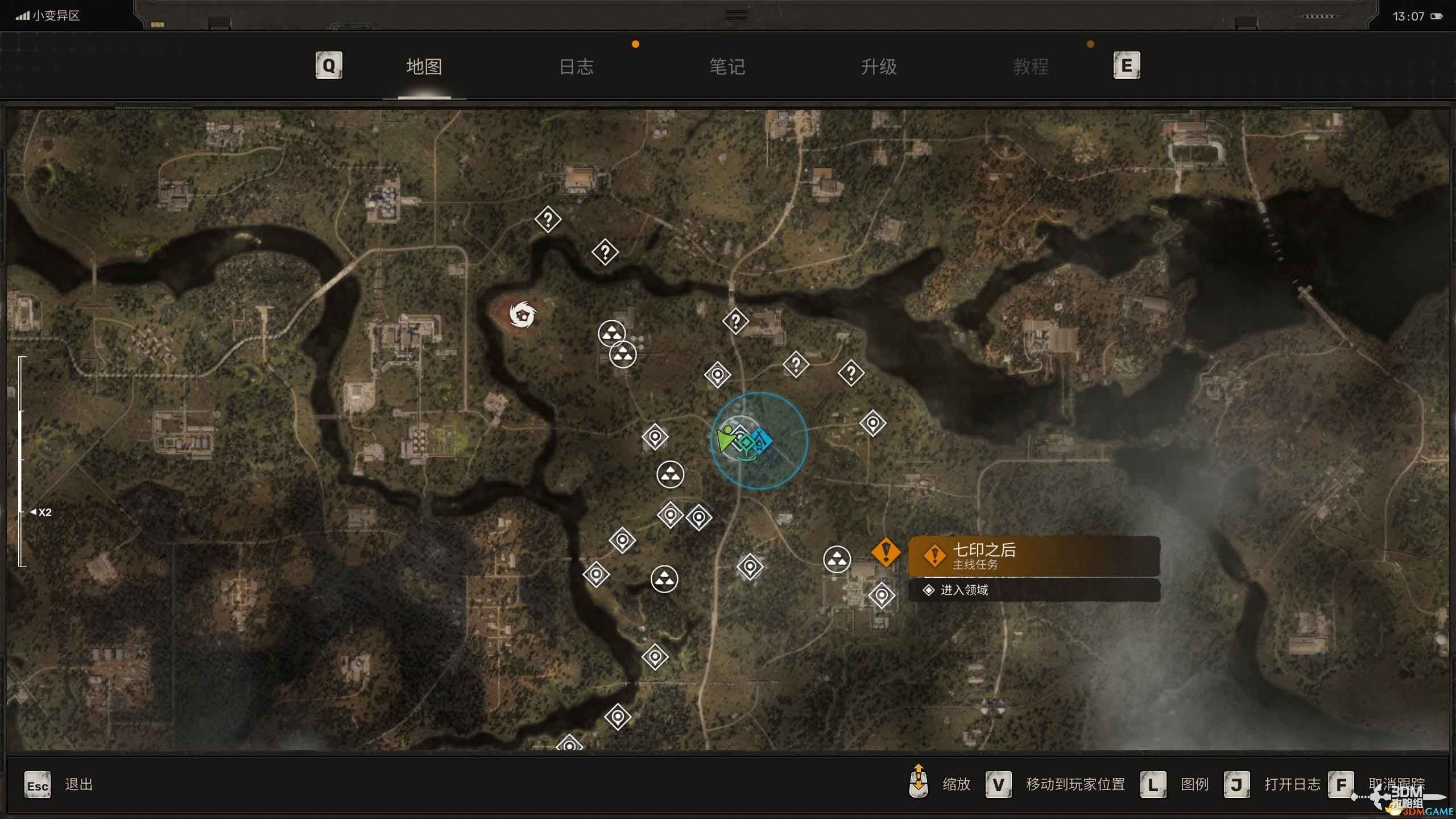Image resolution: width=1456 pixels, height=819 pixels.
Task: Select the white spiral anomaly map marker
Action: pos(522,315)
